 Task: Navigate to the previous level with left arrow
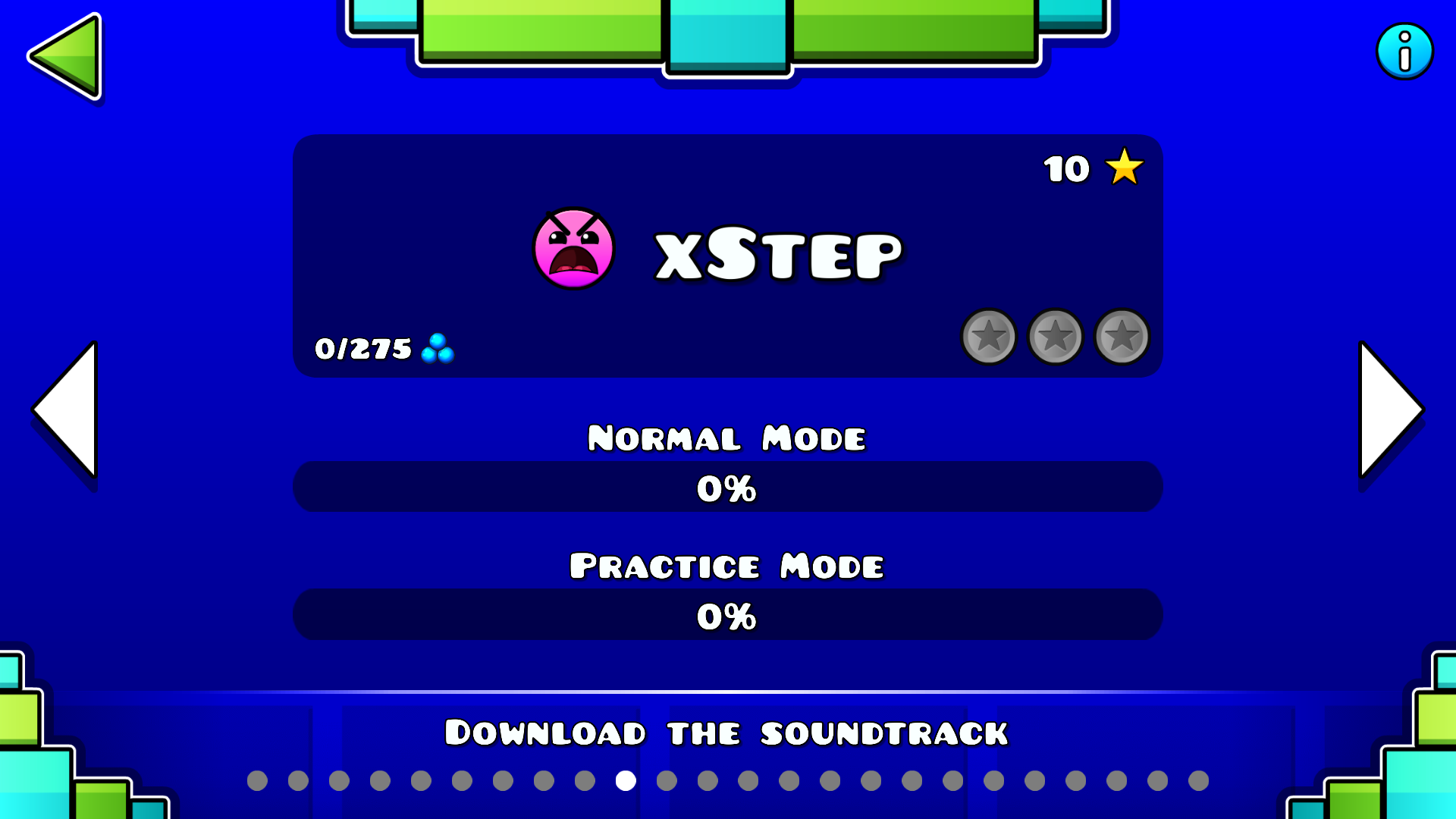[x=68, y=409]
